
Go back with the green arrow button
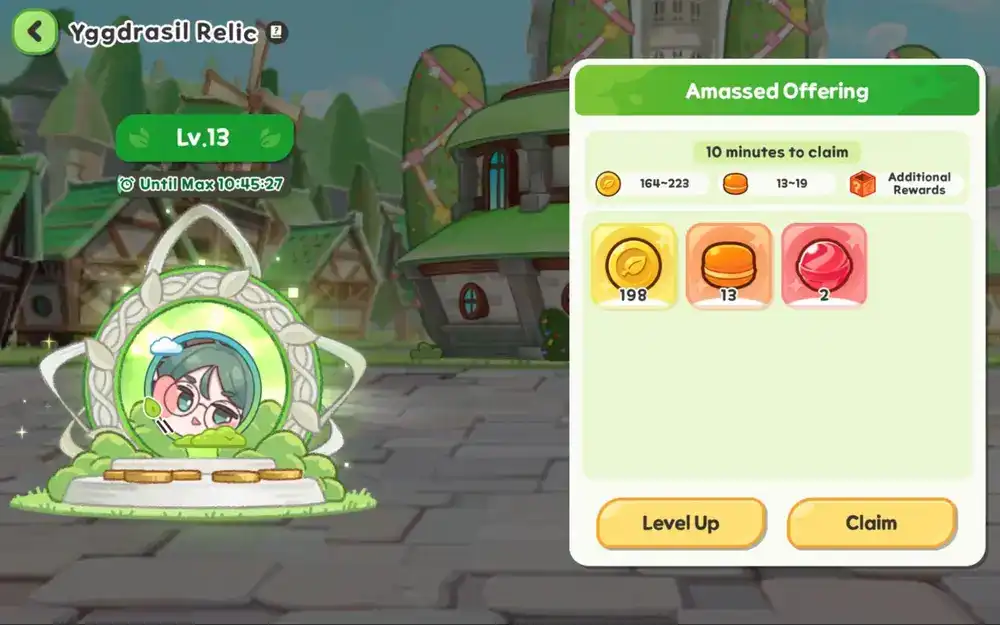(35, 32)
